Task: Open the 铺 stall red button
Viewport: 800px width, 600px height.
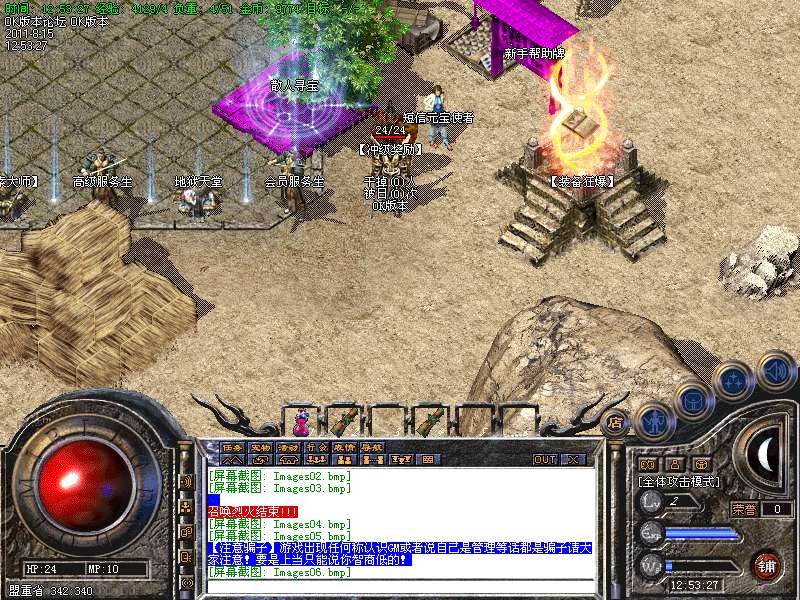Action: click(766, 566)
